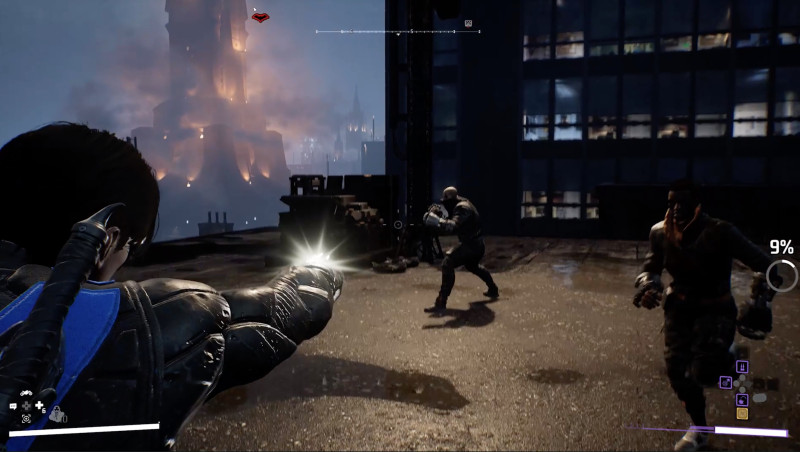The width and height of the screenshot is (800, 452).
Task: Open the chat bubble emote icon
Action: [13, 406]
